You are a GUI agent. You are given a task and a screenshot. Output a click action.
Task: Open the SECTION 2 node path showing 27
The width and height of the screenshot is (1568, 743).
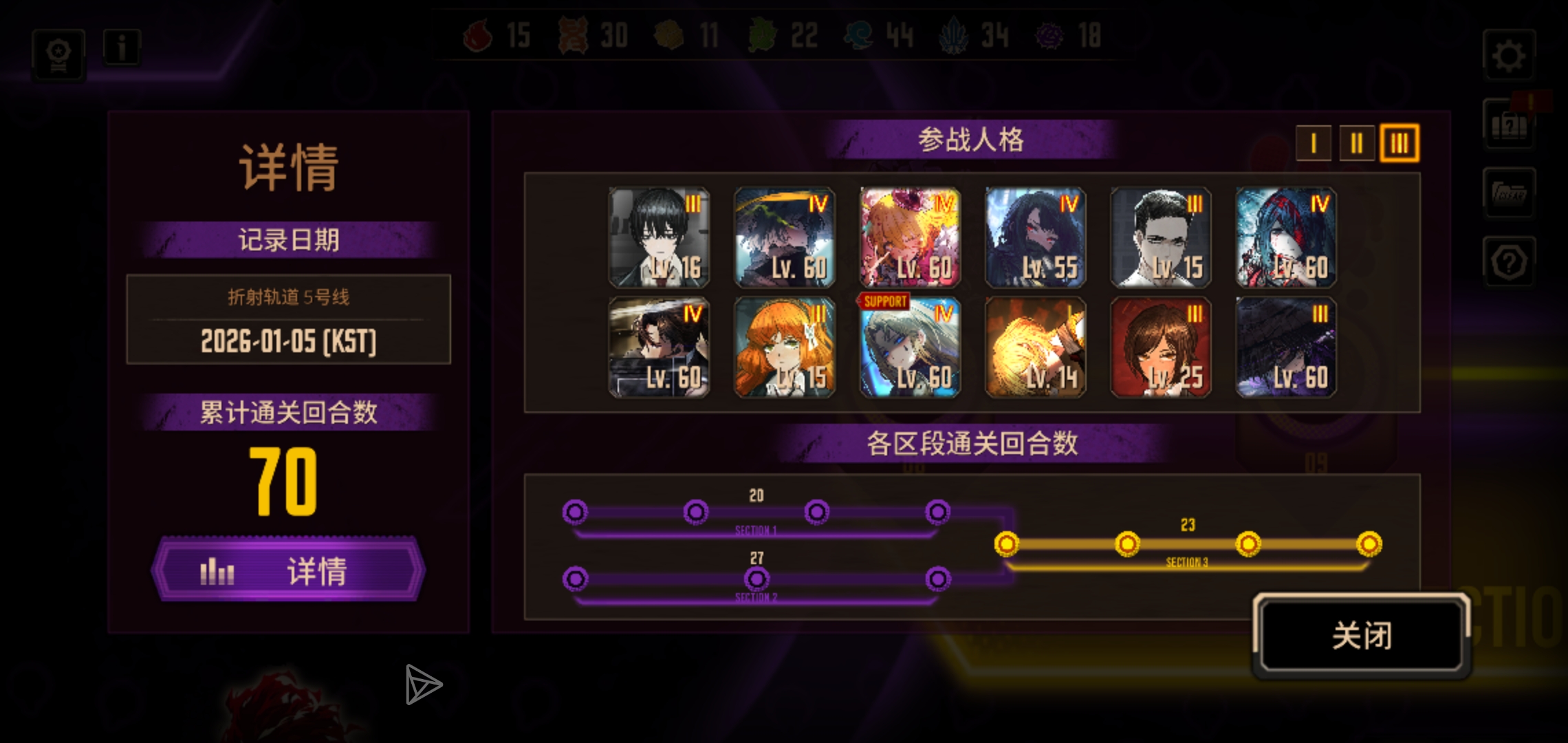(x=756, y=580)
